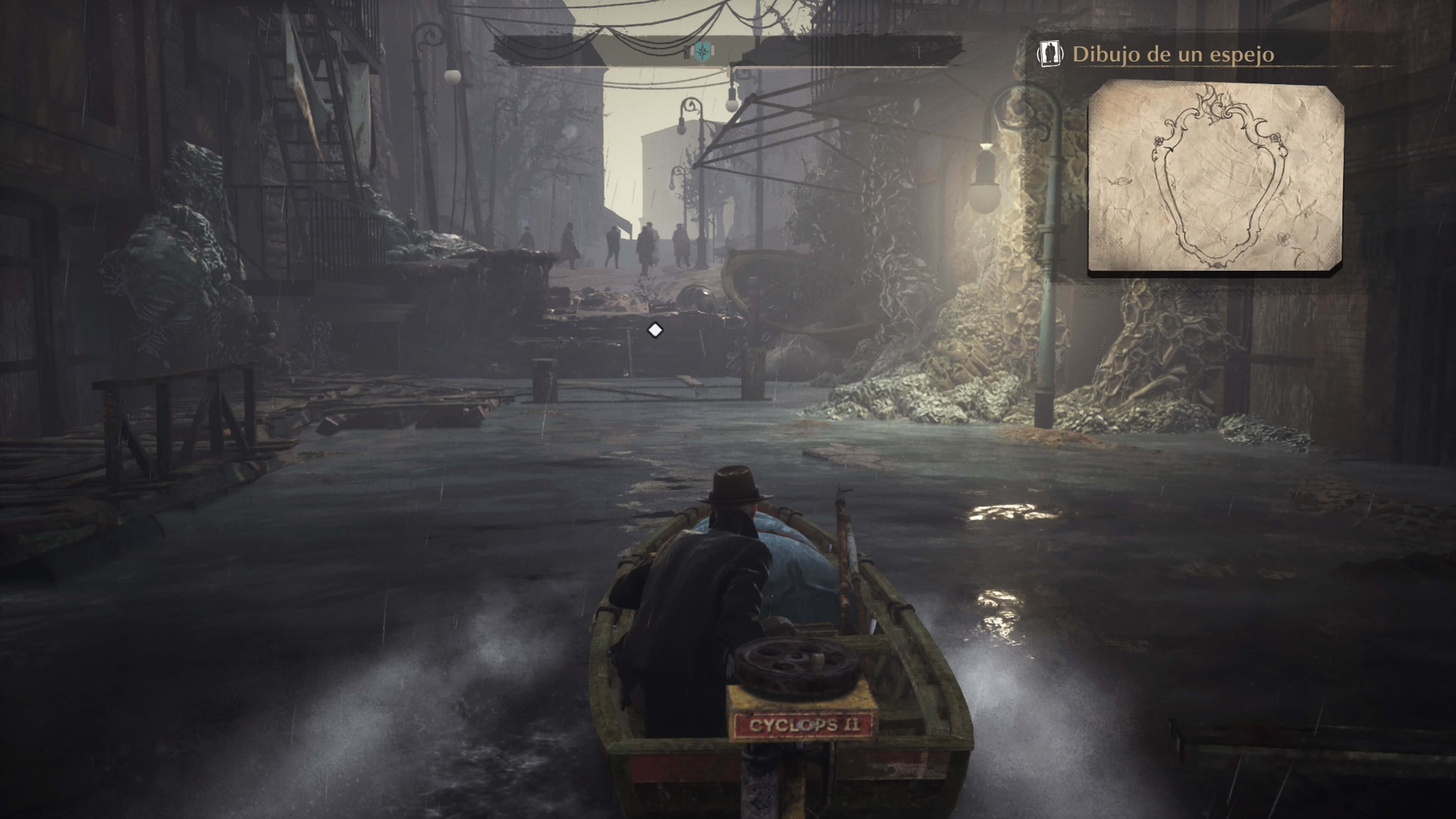The width and height of the screenshot is (1456, 819).
Task: Click the teal compass marker on the compass bar
Action: 703,52
